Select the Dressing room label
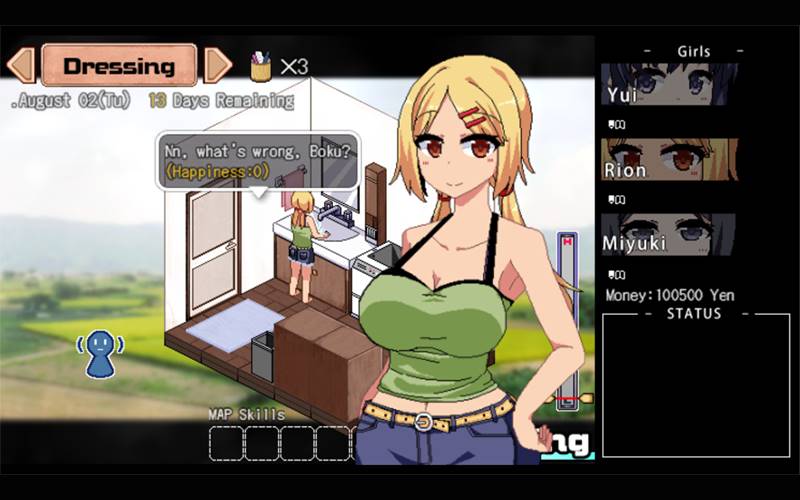800x500 pixels. tap(119, 66)
